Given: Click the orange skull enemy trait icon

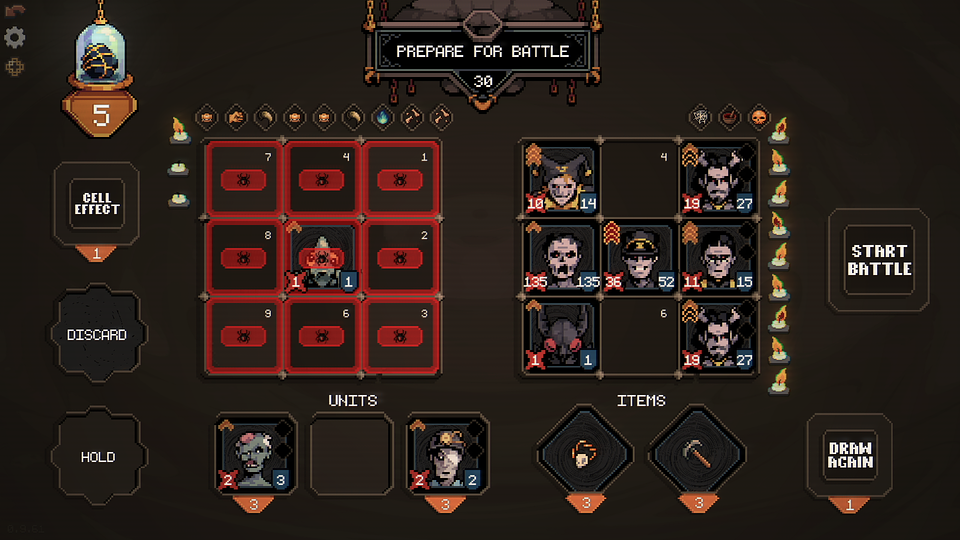Looking at the screenshot, I should tap(757, 117).
